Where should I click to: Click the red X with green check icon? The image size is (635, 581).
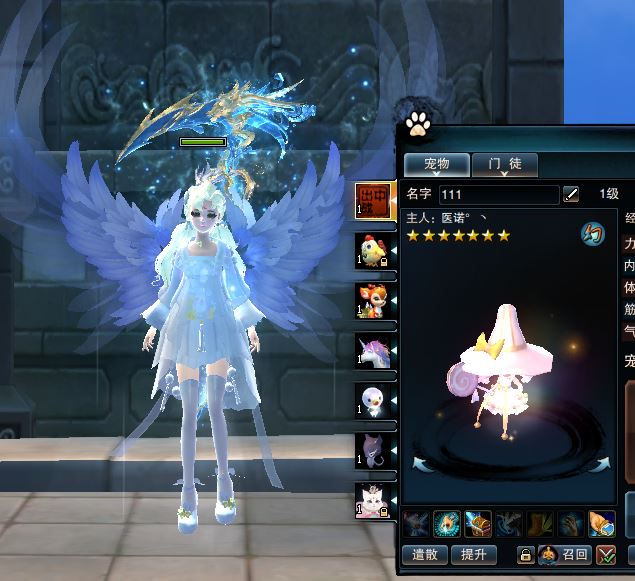click(605, 555)
